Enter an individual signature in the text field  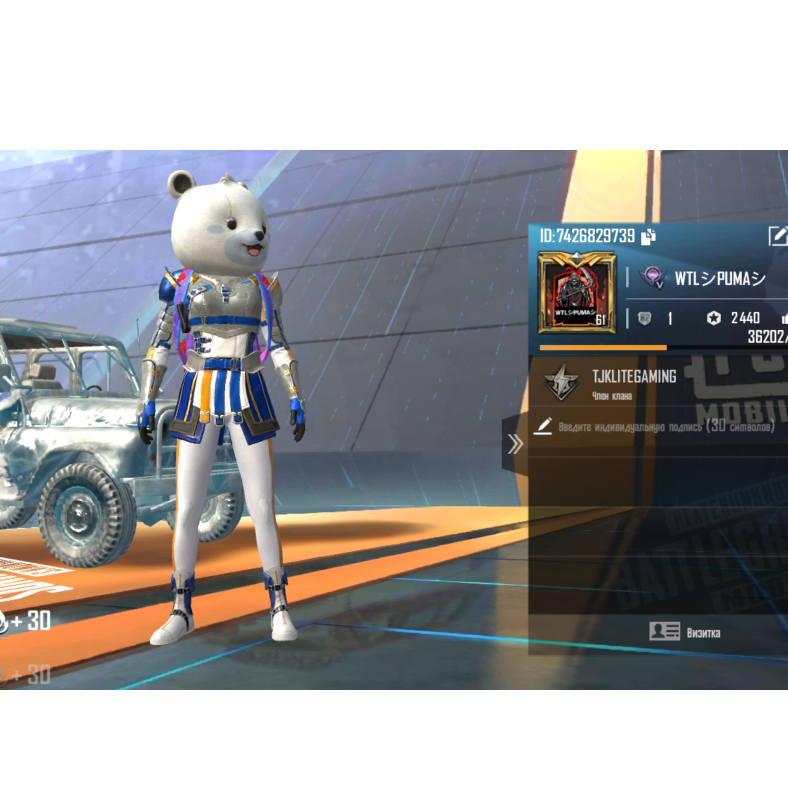[x=667, y=427]
